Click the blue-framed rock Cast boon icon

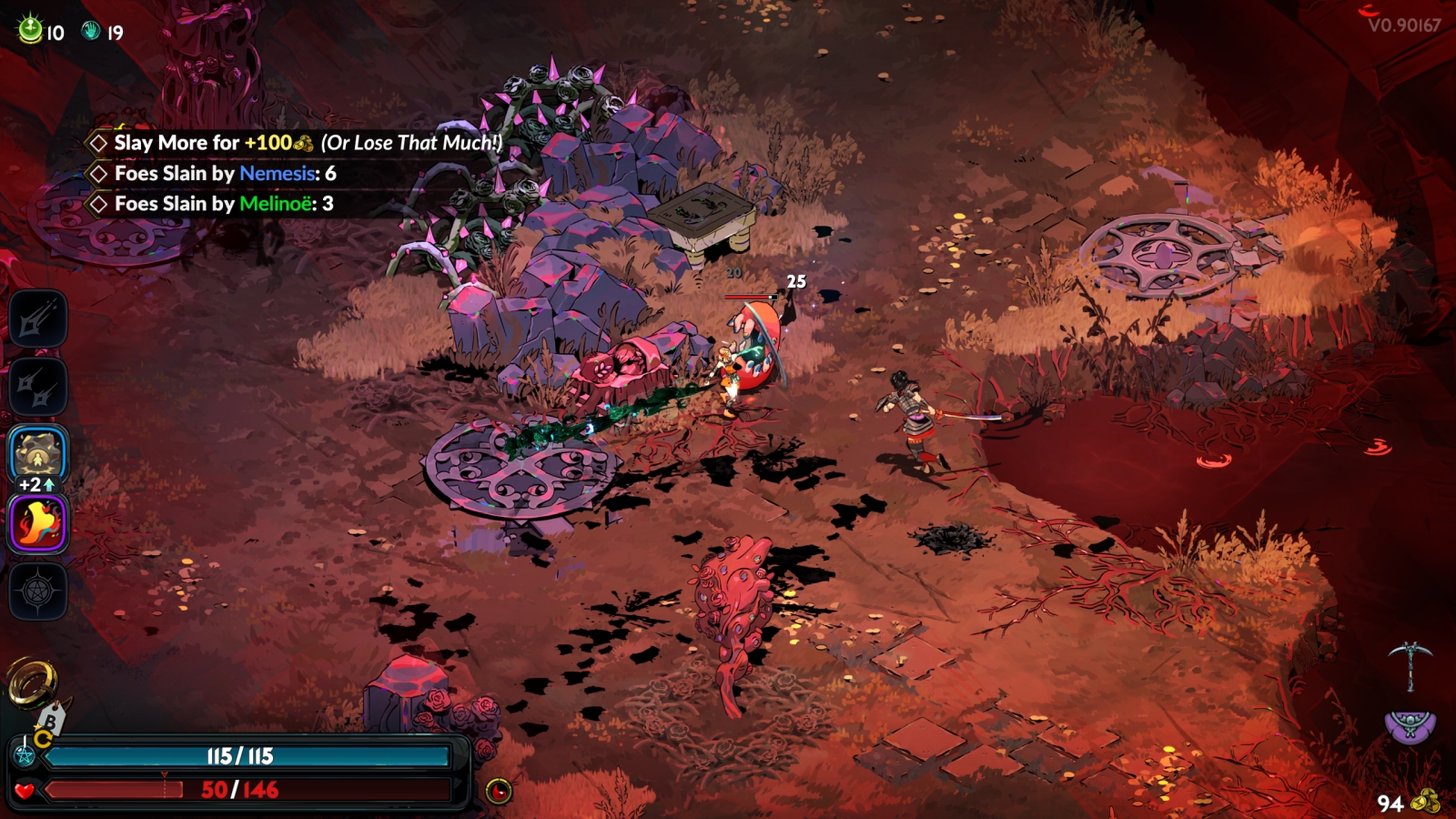38,453
